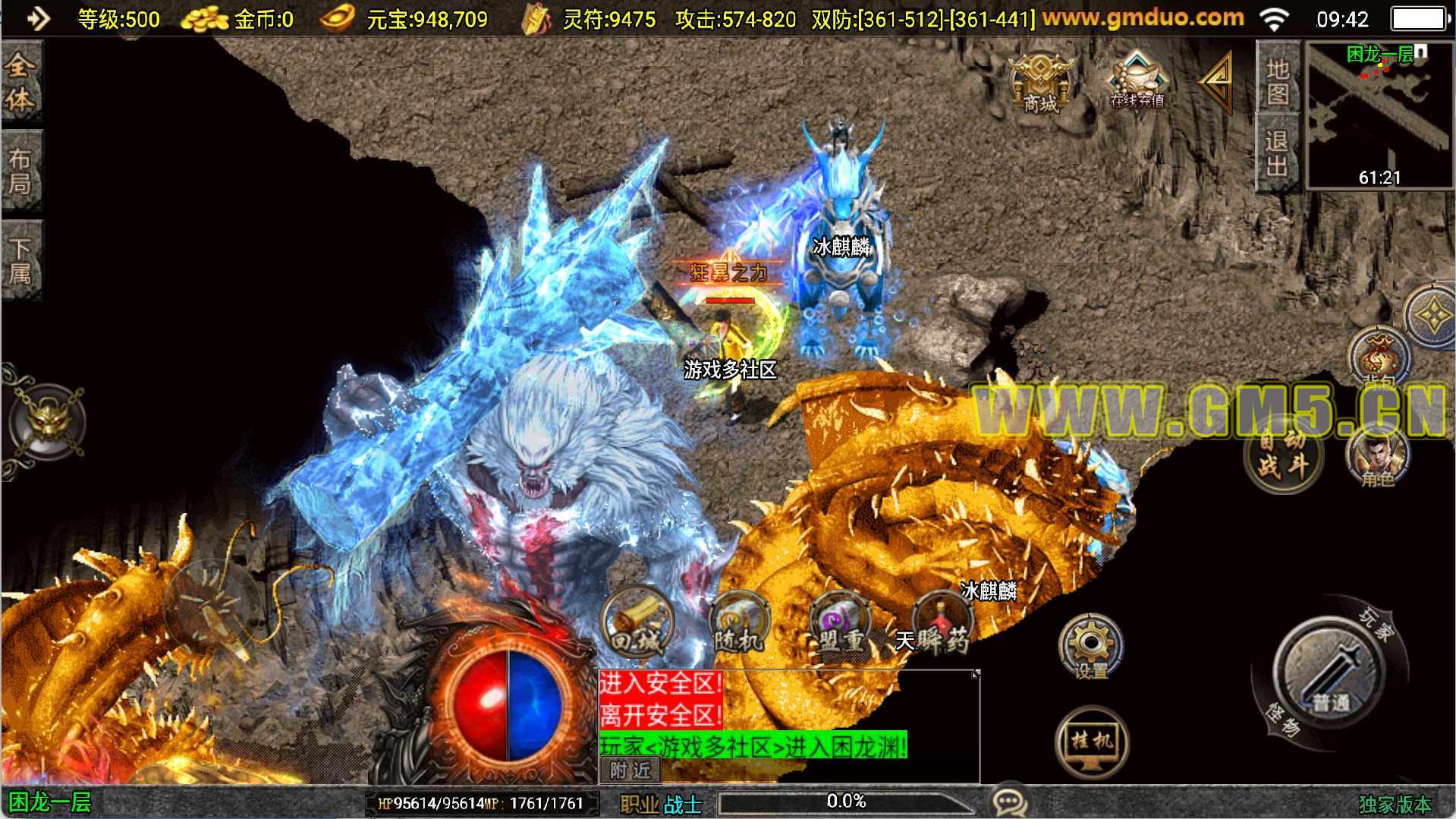Collapse the top icon bar arrow
1456x819 pixels.
click(x=1216, y=80)
